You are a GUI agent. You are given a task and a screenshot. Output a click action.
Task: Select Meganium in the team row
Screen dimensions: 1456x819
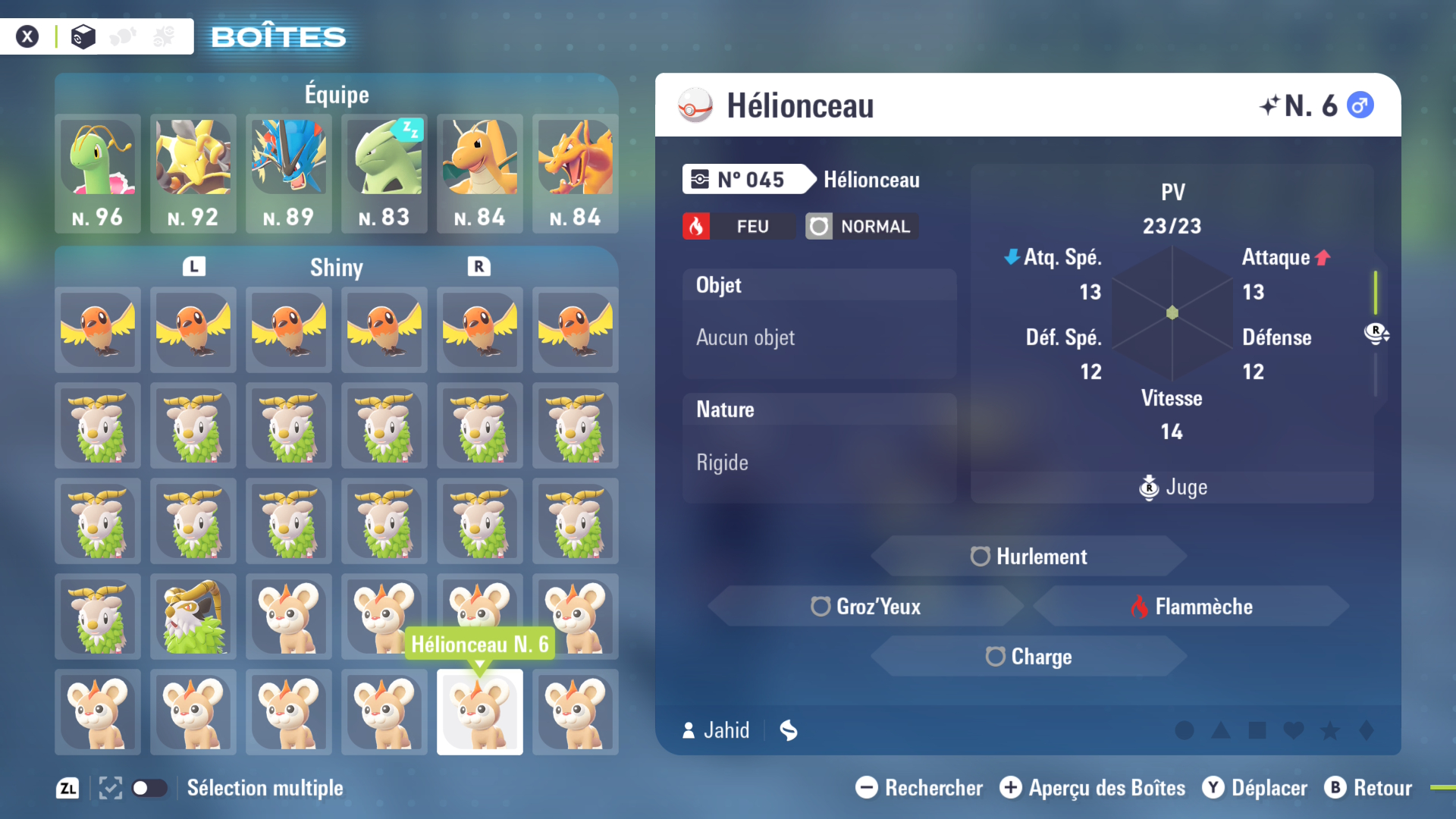98,173
